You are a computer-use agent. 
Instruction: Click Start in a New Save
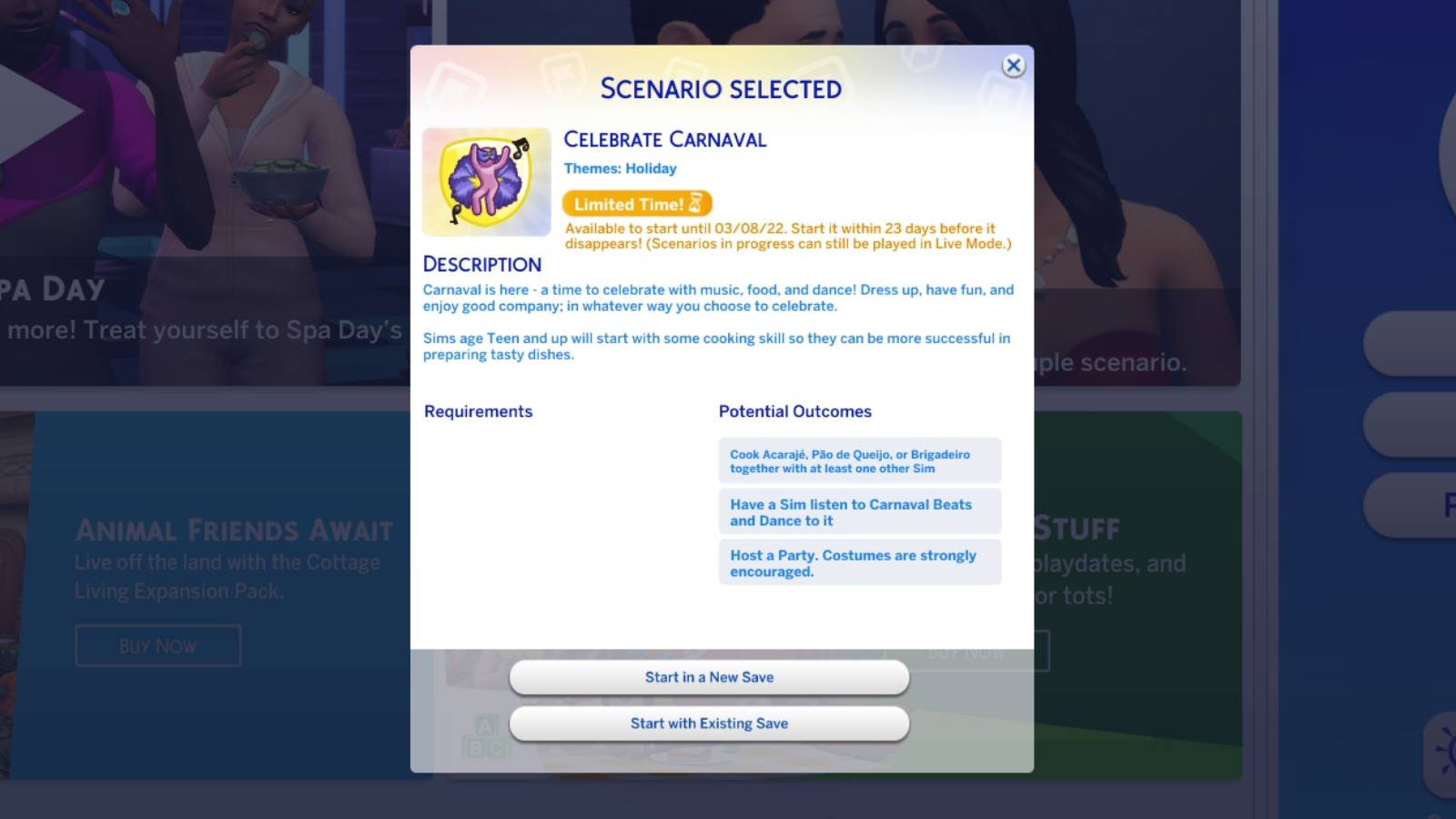point(709,677)
